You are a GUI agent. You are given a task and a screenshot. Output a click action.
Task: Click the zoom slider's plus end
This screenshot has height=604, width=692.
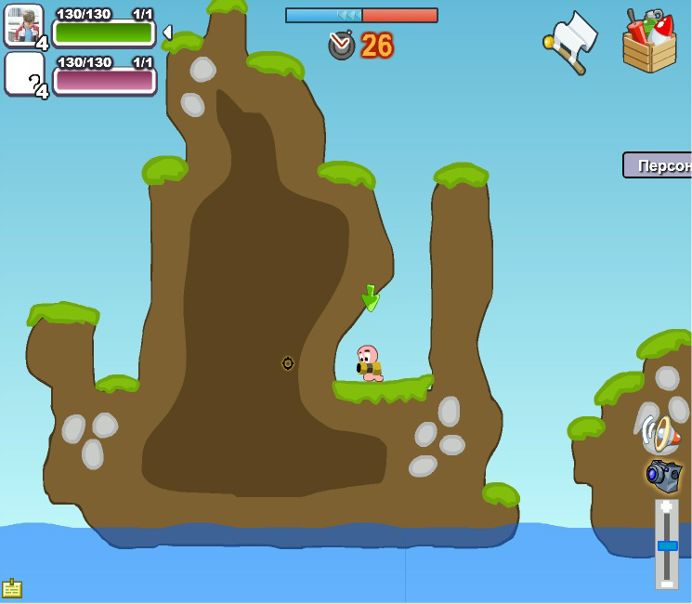pos(667,508)
